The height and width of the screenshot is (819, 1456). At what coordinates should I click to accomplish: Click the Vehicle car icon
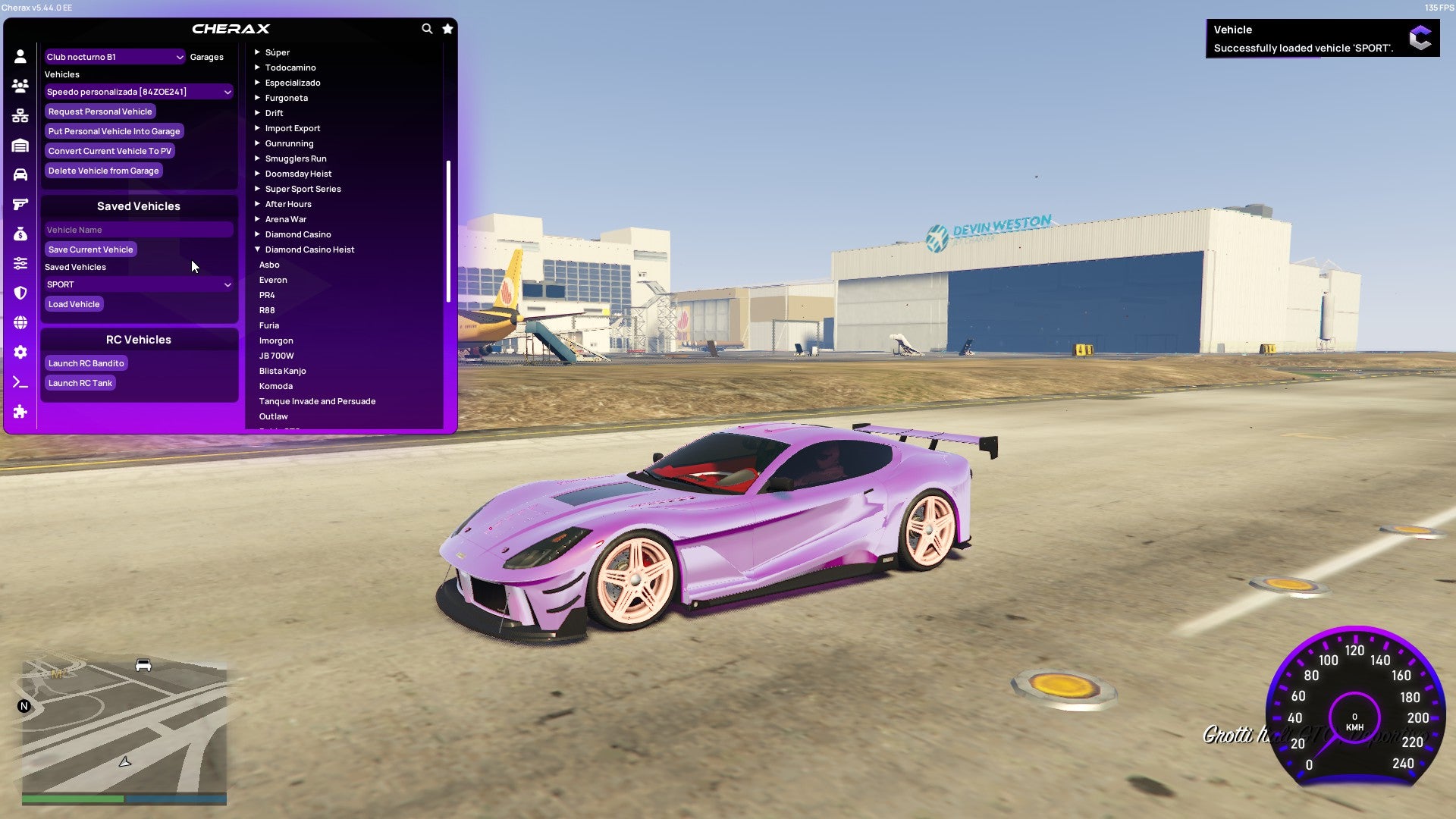coord(20,174)
